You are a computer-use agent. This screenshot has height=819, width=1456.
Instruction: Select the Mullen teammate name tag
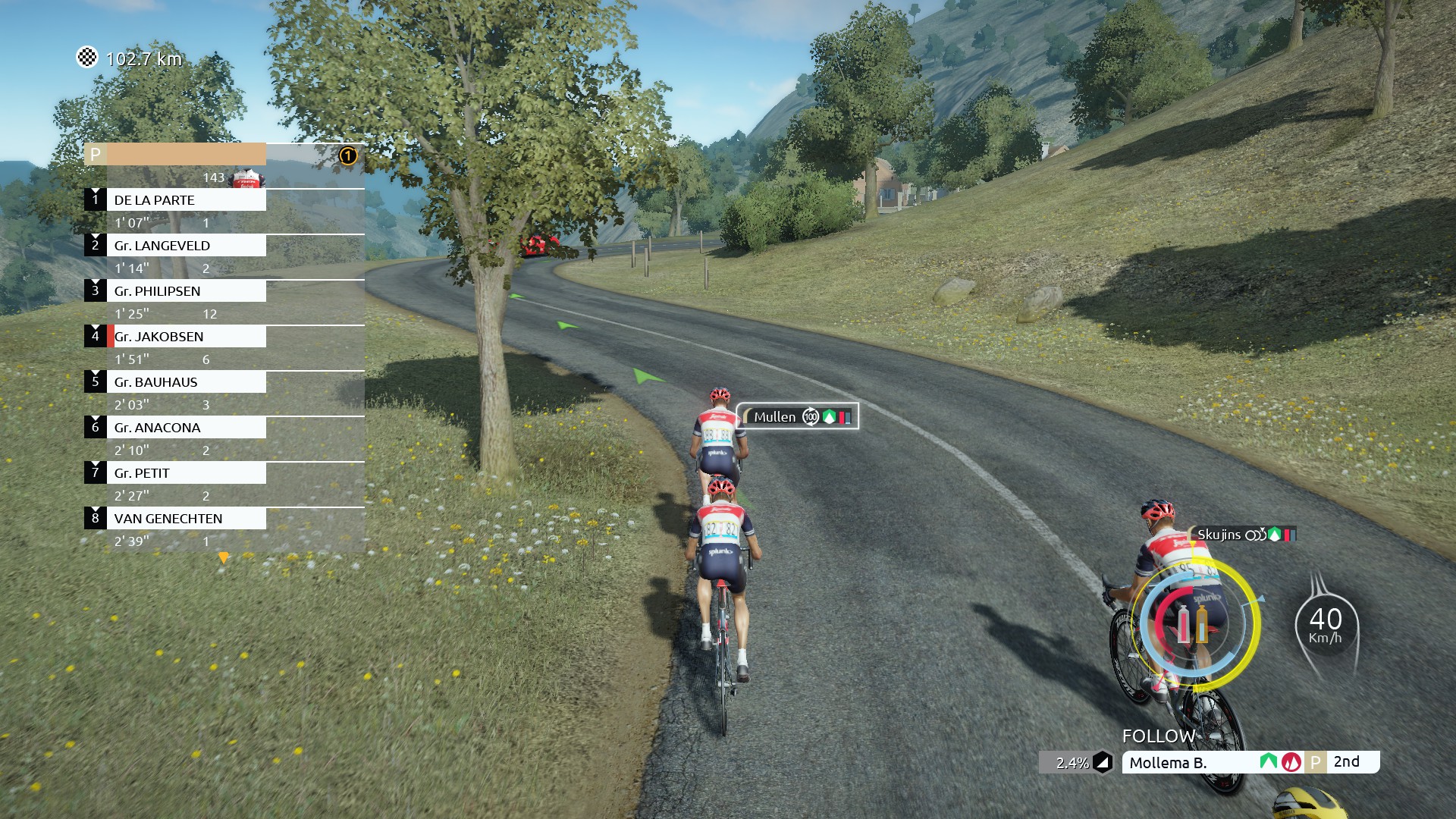pyautogui.click(x=797, y=416)
